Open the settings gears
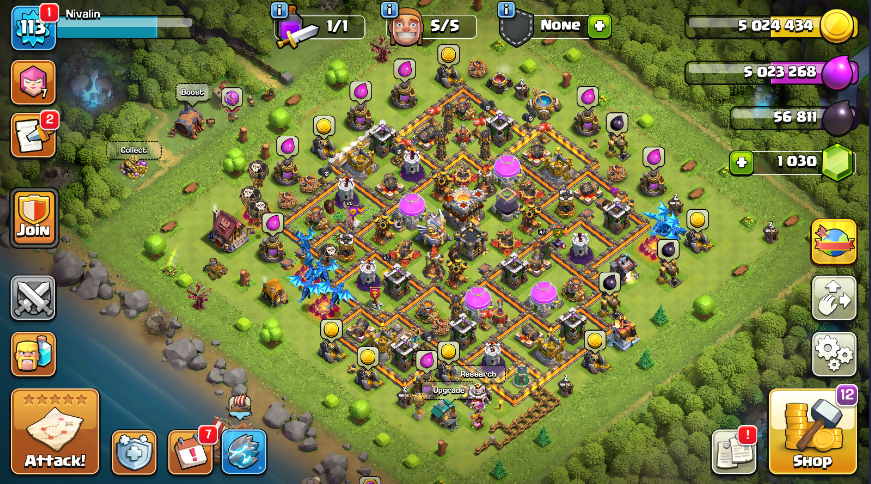The height and width of the screenshot is (484, 871). (x=833, y=351)
